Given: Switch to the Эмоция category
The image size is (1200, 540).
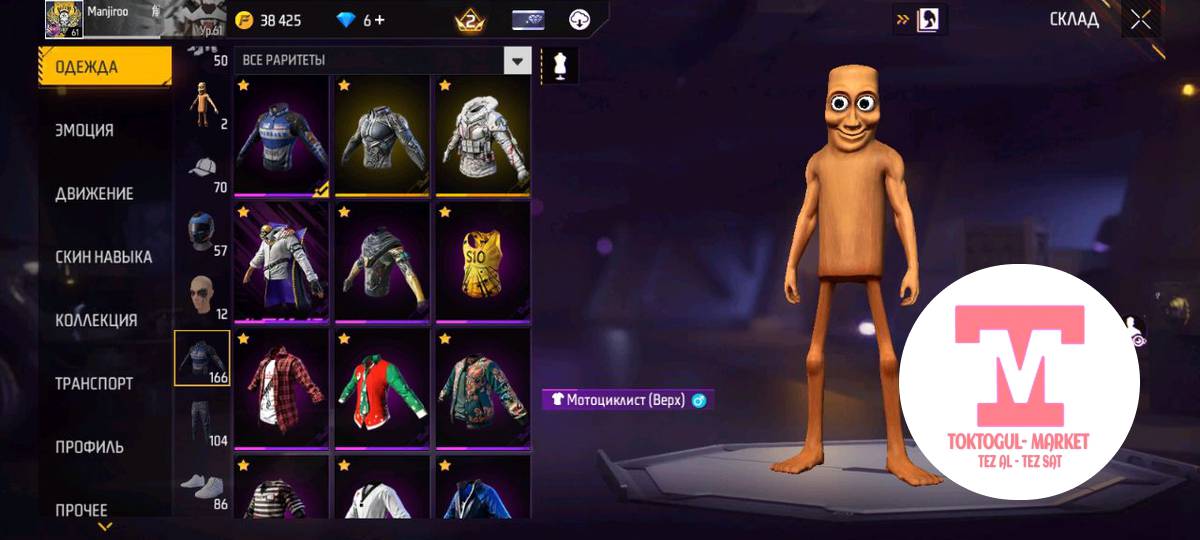Looking at the screenshot, I should [x=84, y=130].
